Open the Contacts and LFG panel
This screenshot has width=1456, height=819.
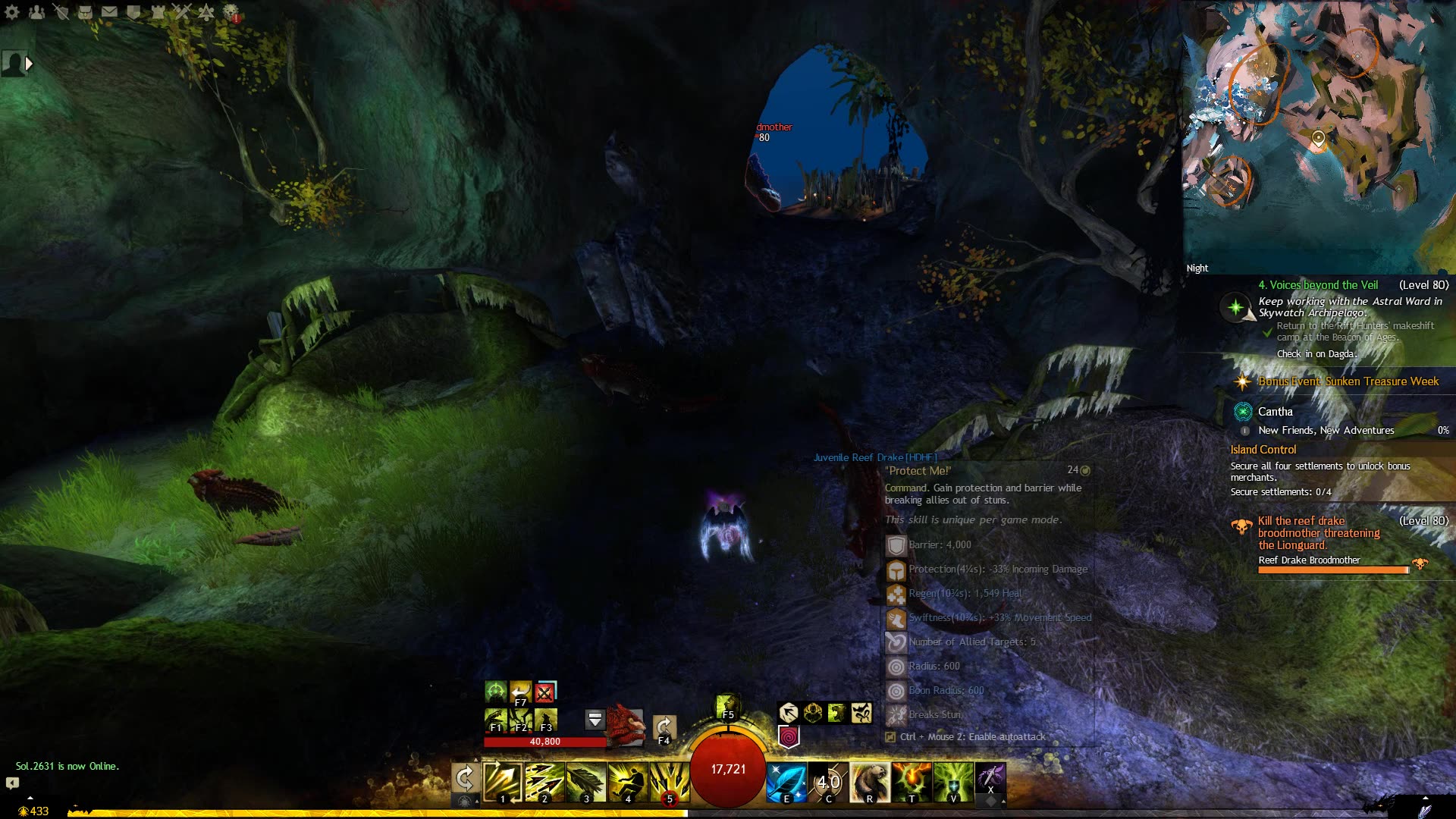click(36, 12)
